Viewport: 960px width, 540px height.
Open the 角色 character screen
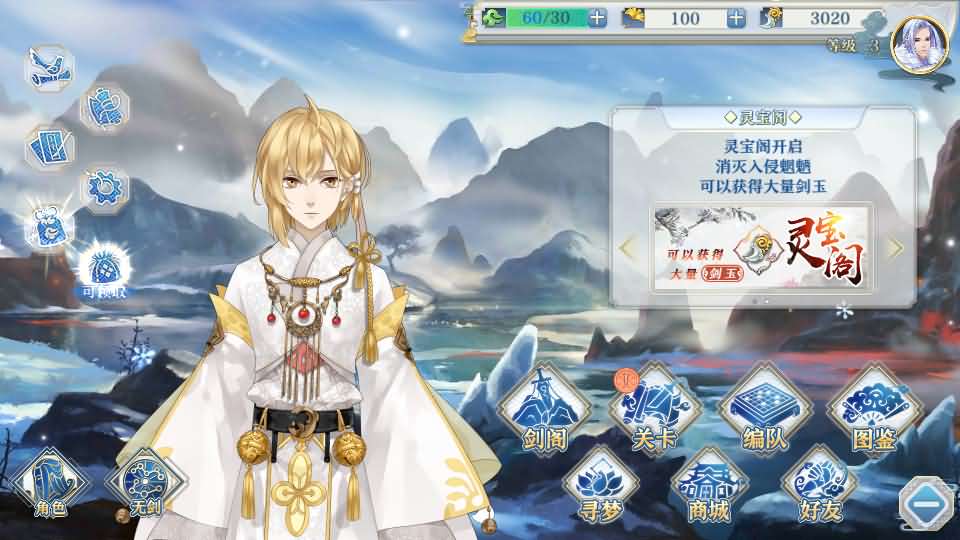click(50, 482)
